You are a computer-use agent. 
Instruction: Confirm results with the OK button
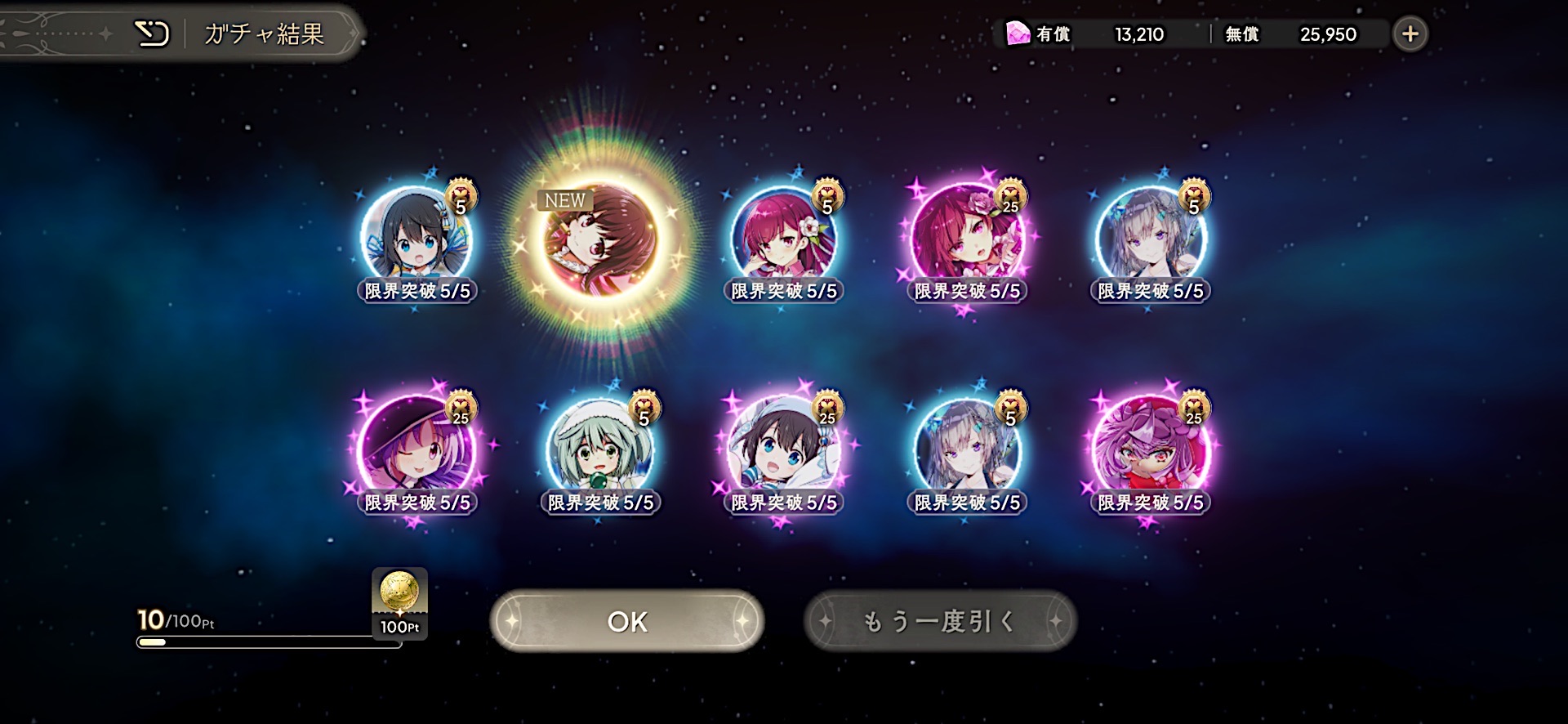pyautogui.click(x=626, y=621)
